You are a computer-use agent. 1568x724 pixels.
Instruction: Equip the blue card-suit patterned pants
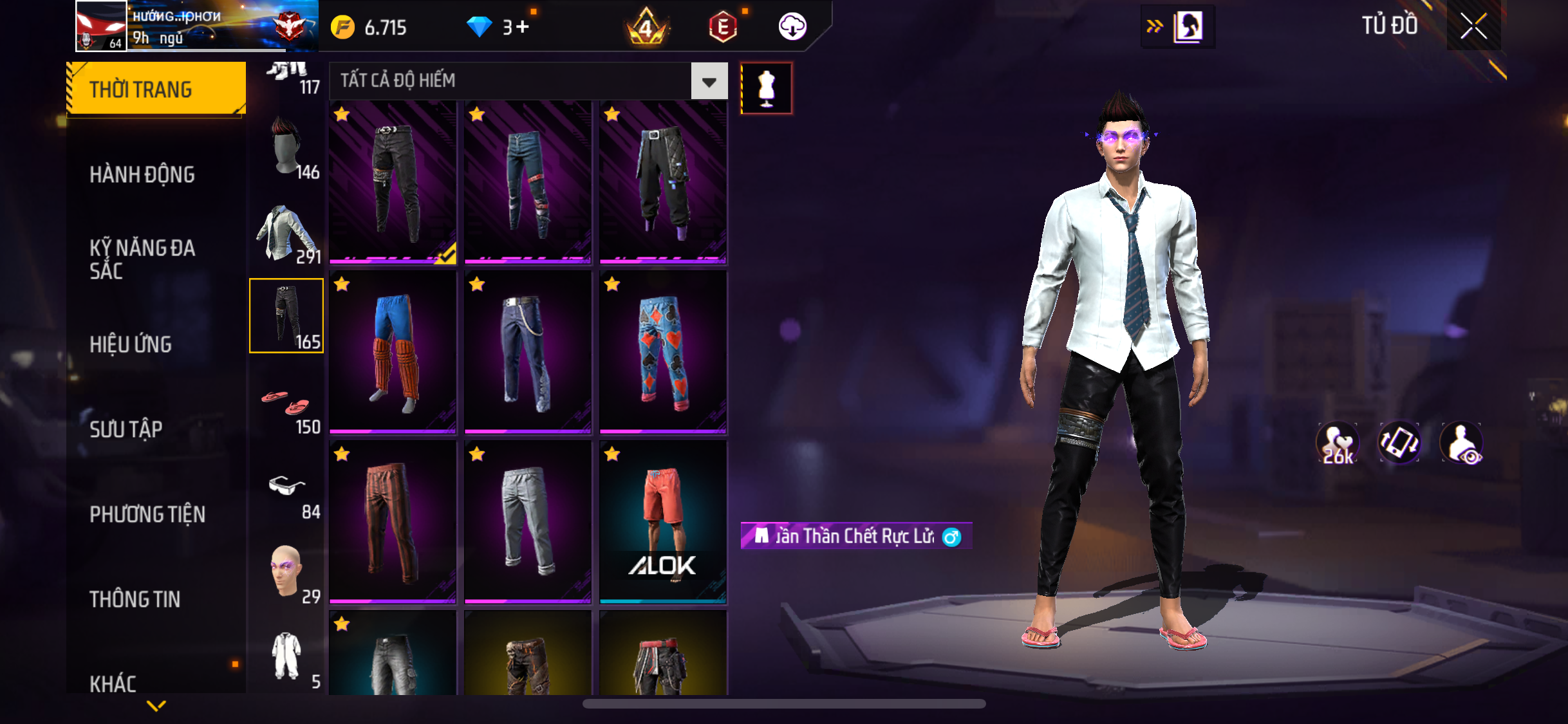pyautogui.click(x=663, y=352)
